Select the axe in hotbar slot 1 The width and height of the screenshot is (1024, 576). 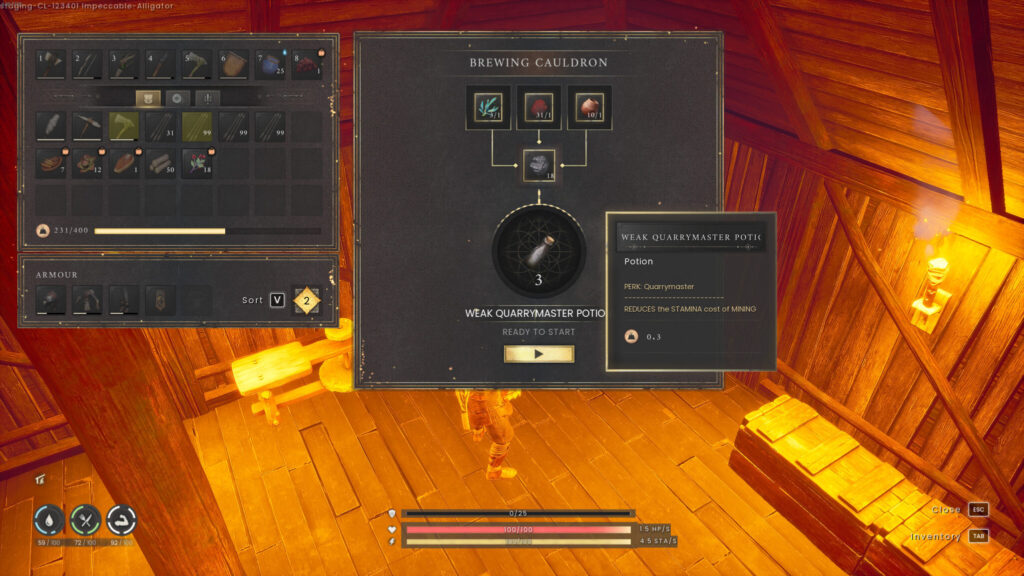click(x=50, y=65)
